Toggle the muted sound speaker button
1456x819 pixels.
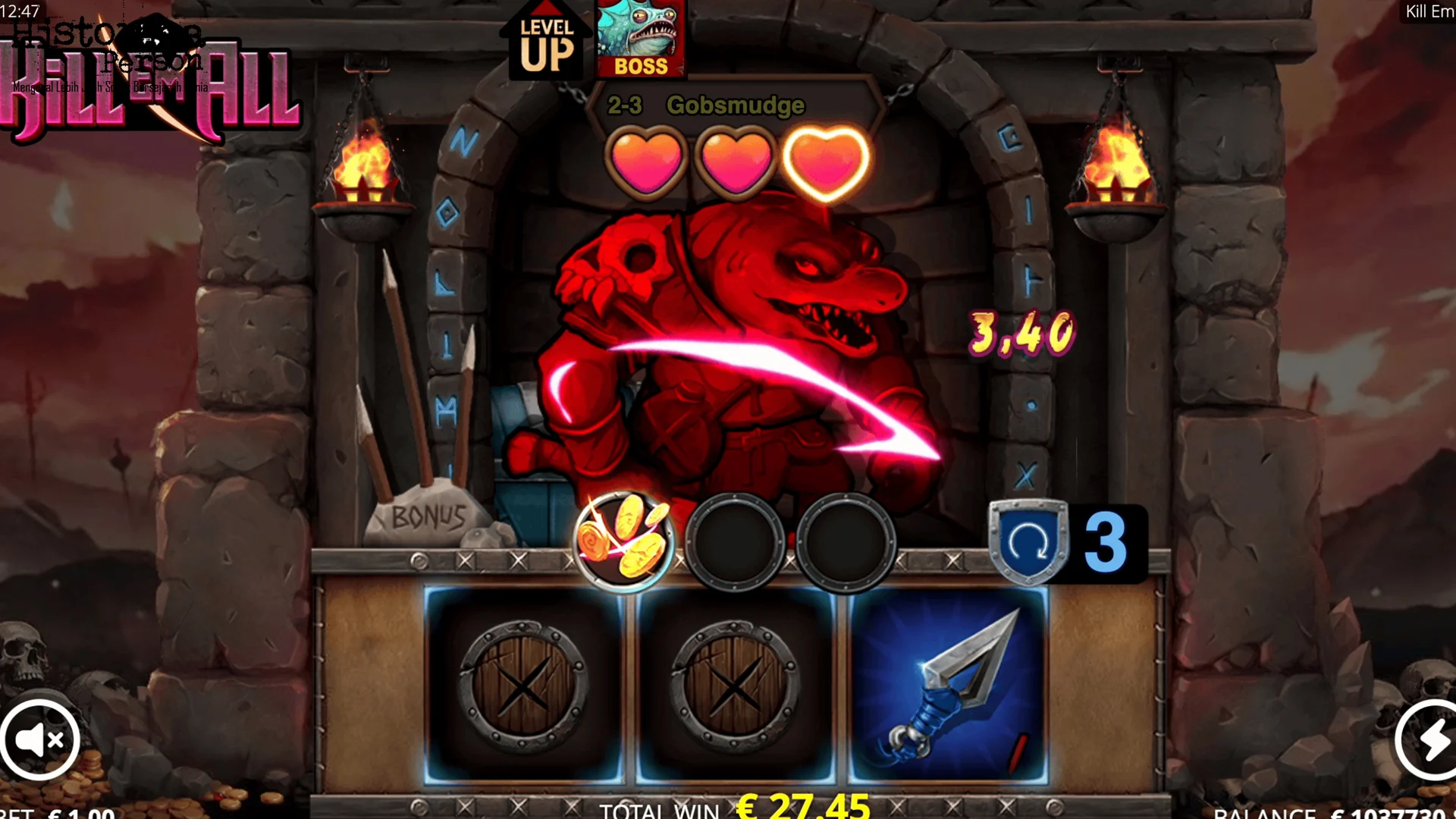[39, 740]
